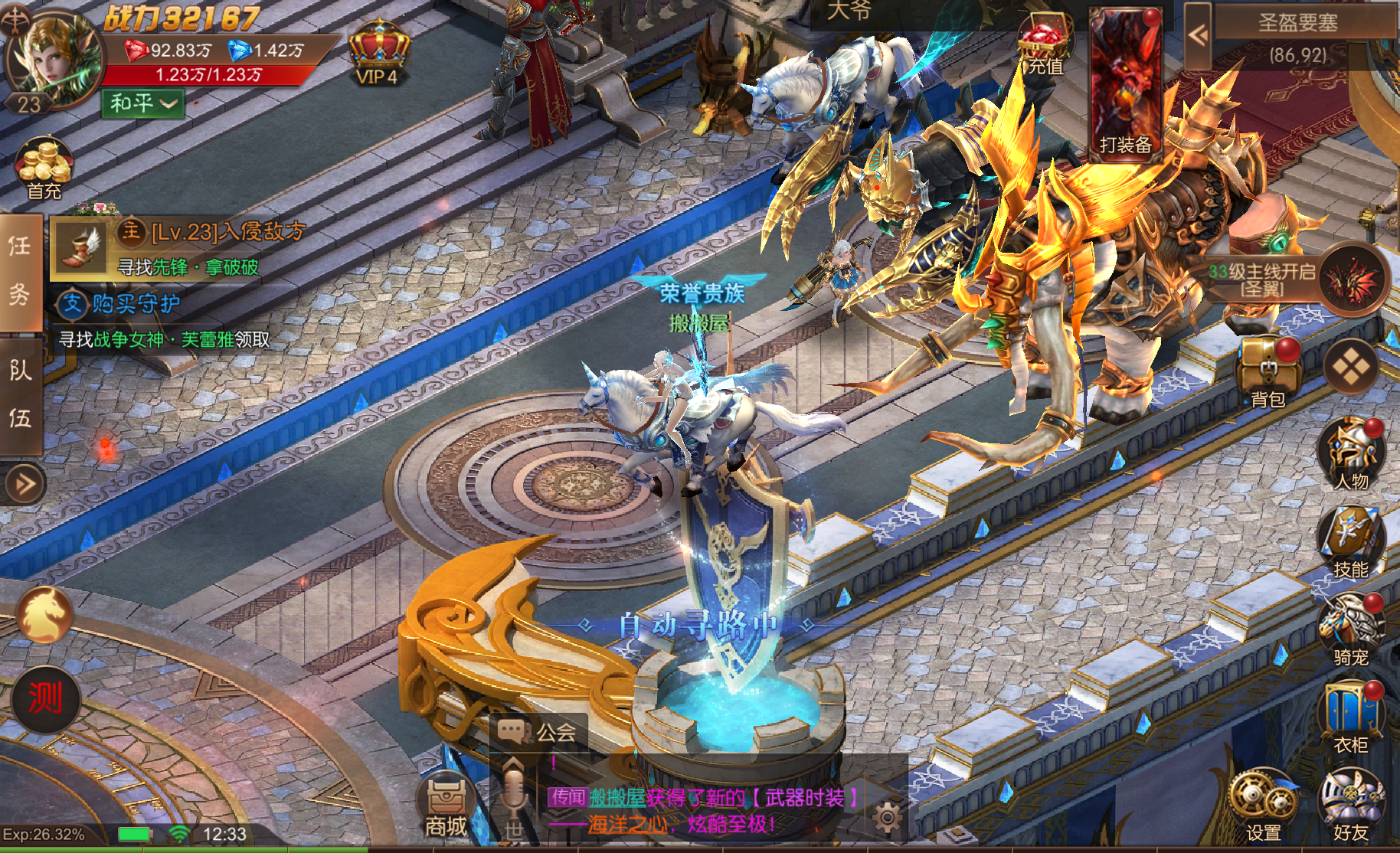The image size is (1400, 853).
Task: Collapse the map panel with the arrow
Action: click(1198, 34)
